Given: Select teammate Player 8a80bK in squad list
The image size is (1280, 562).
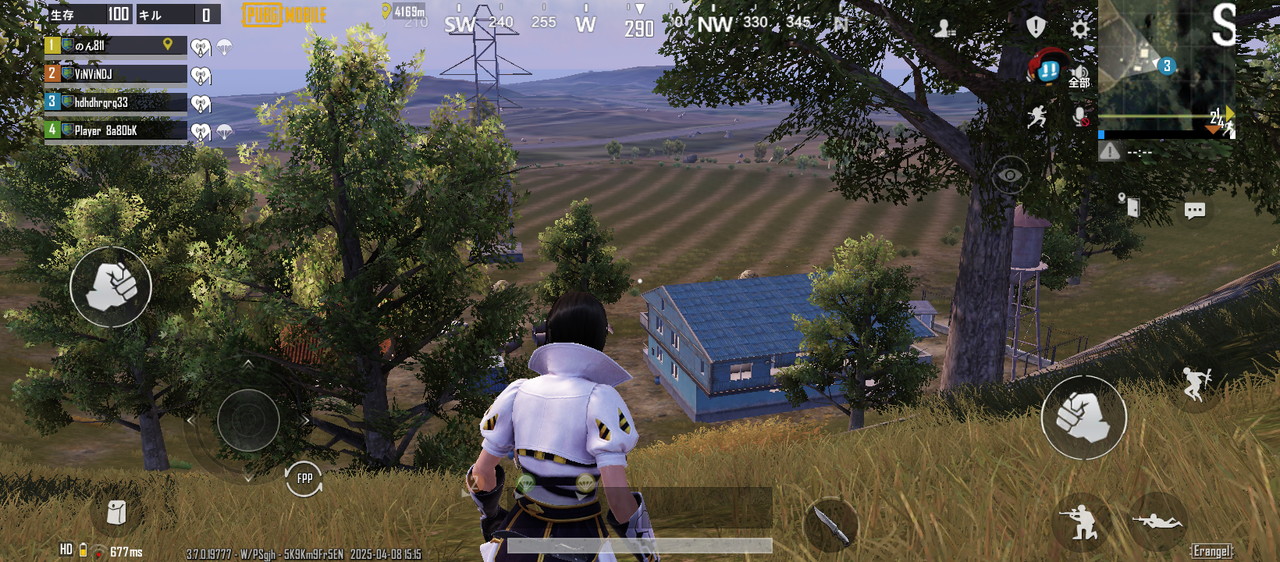Looking at the screenshot, I should pyautogui.click(x=115, y=130).
